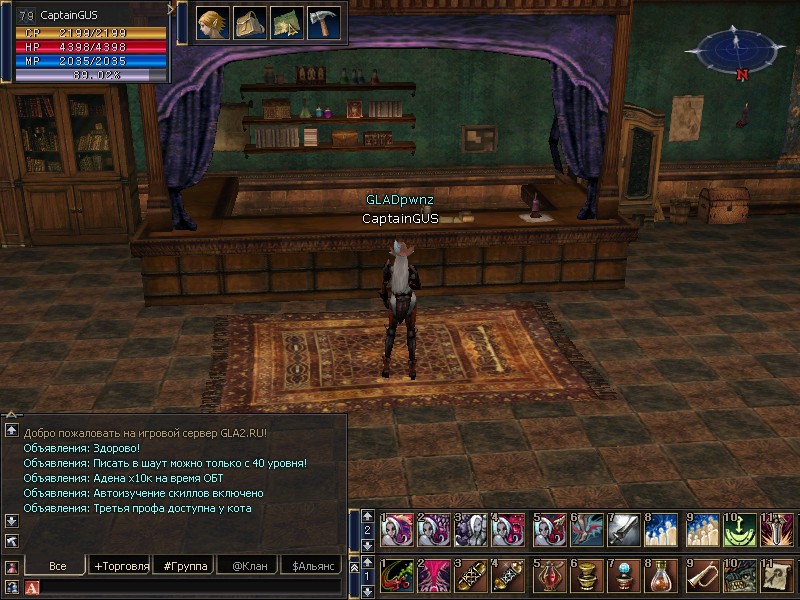Use the blue crystal orb item
The image size is (800, 600).
[625, 577]
